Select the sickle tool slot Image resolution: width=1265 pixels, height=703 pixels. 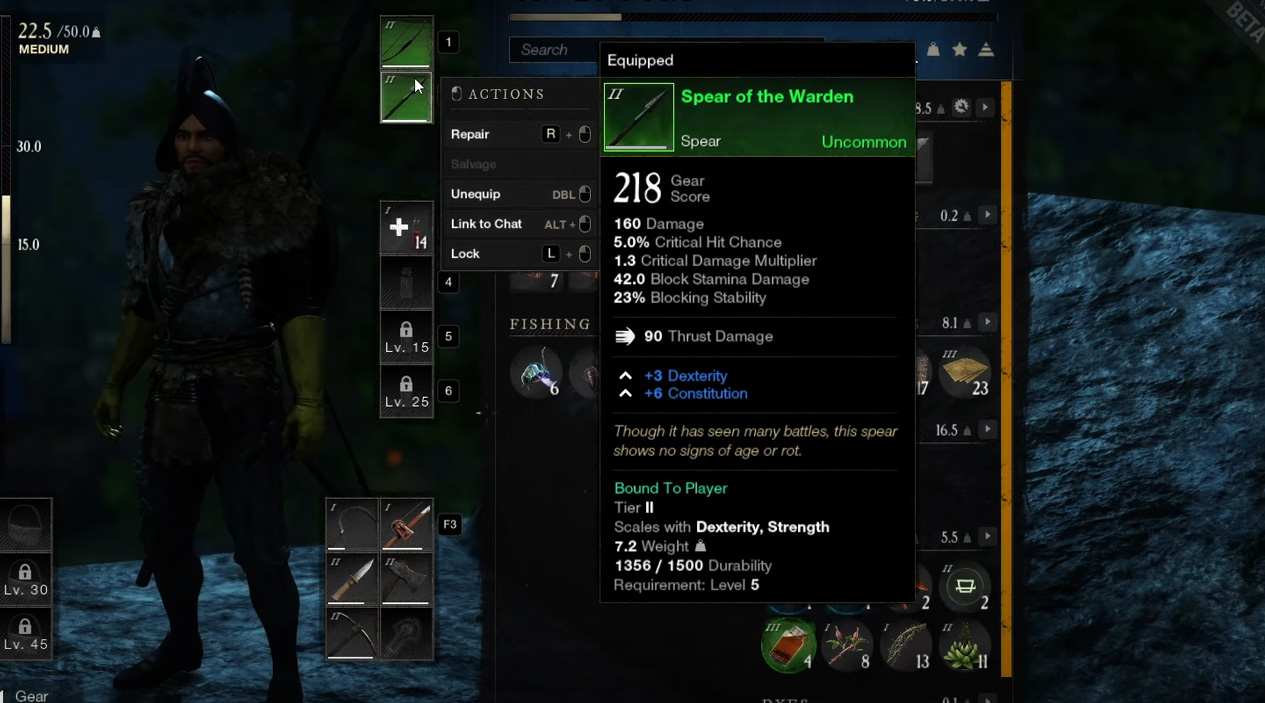tap(351, 525)
